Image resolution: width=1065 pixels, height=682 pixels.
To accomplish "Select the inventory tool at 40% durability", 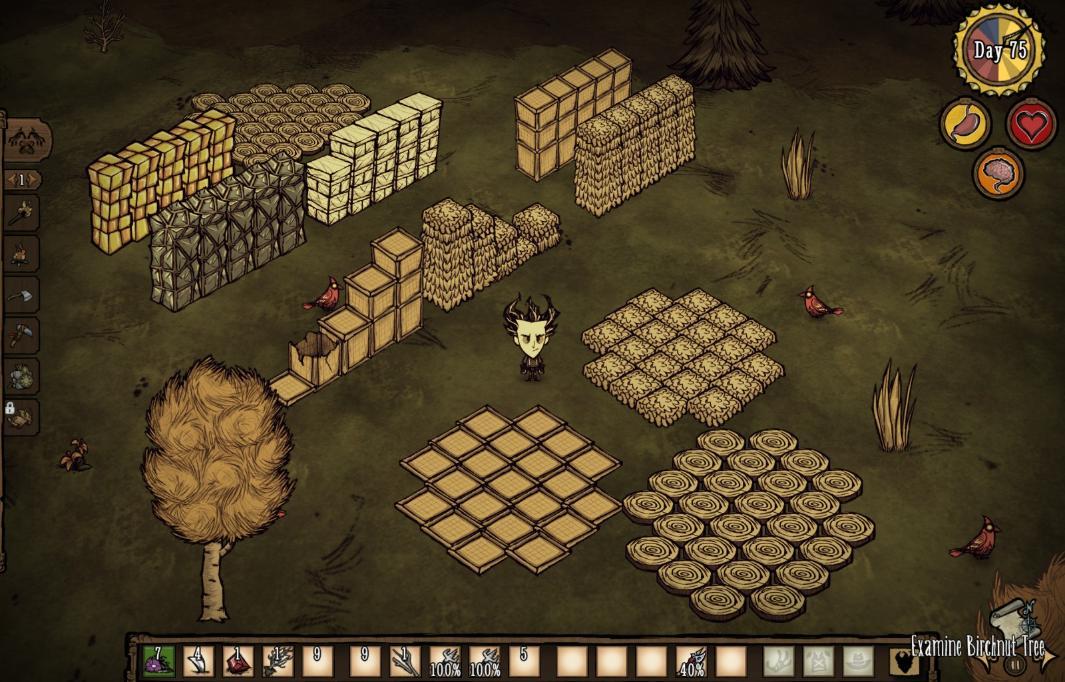I will [692, 661].
